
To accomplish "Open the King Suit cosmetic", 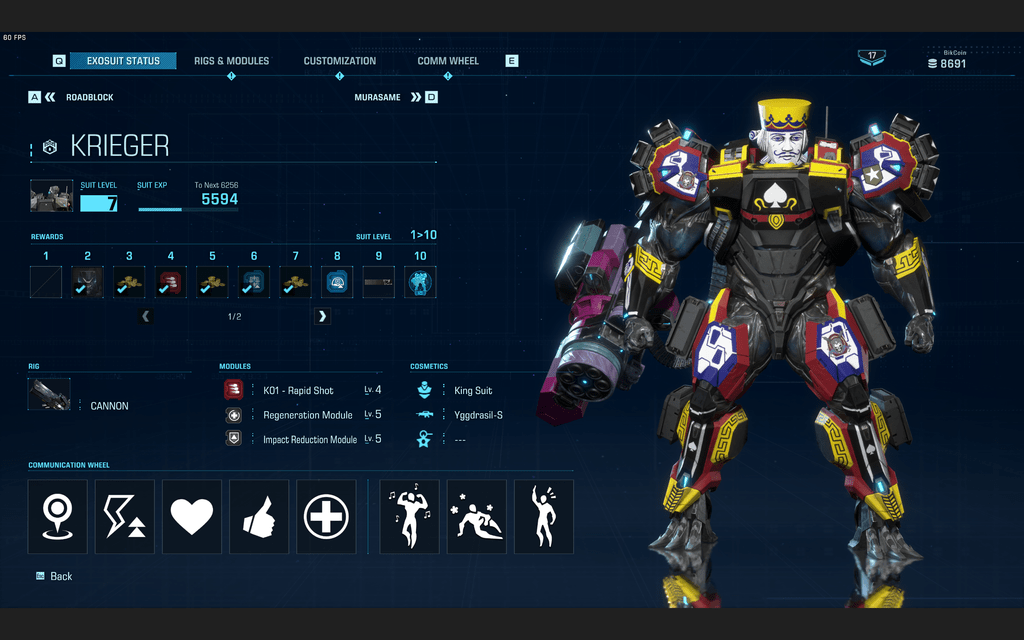I will point(472,390).
